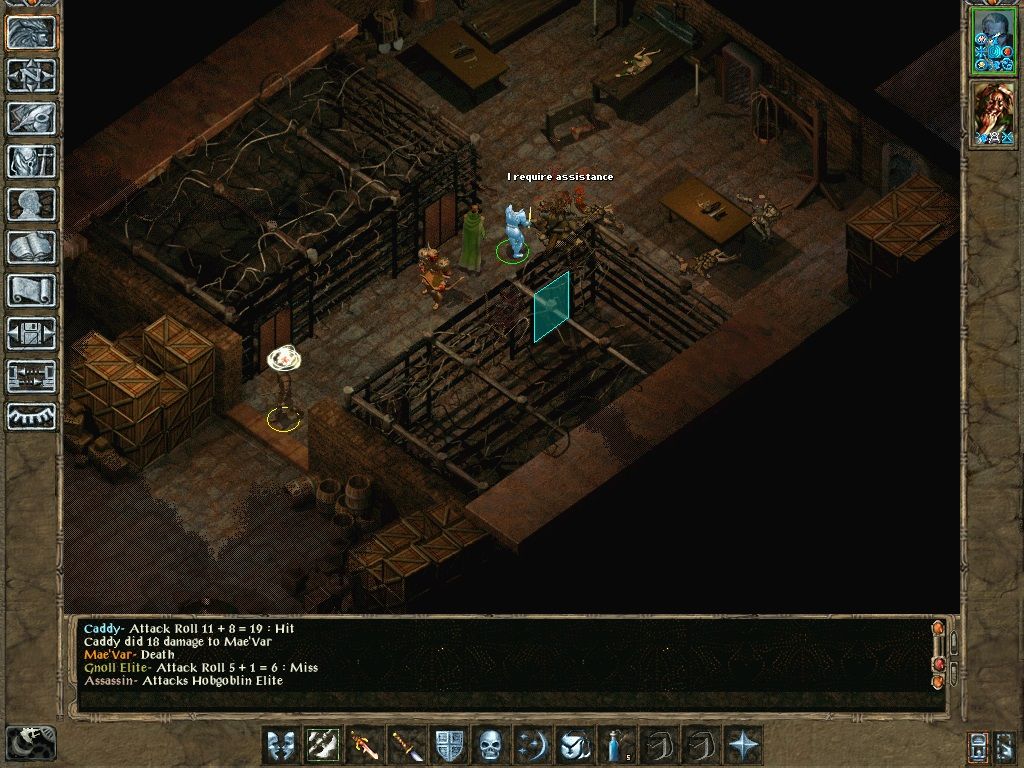The height and width of the screenshot is (768, 1024).
Task: Select the second party member portrait
Action: pos(992,114)
